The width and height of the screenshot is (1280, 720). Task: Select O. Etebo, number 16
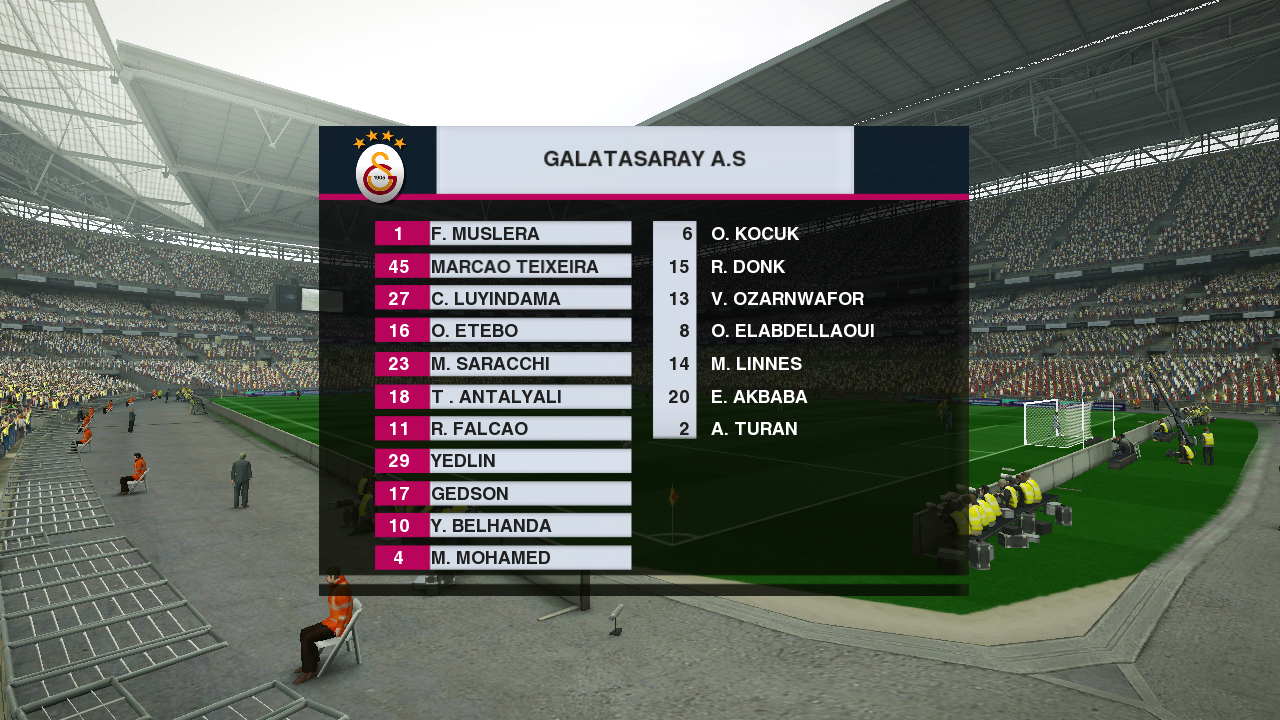(503, 331)
